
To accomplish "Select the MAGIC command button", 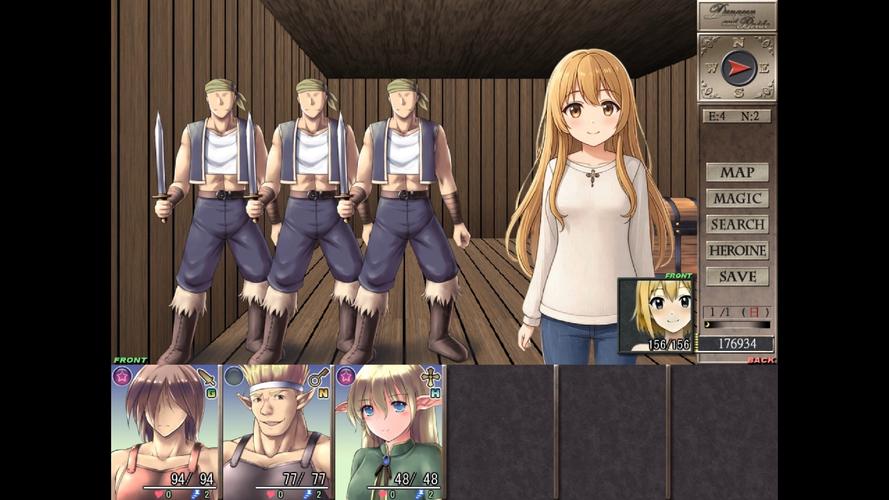I will point(737,198).
